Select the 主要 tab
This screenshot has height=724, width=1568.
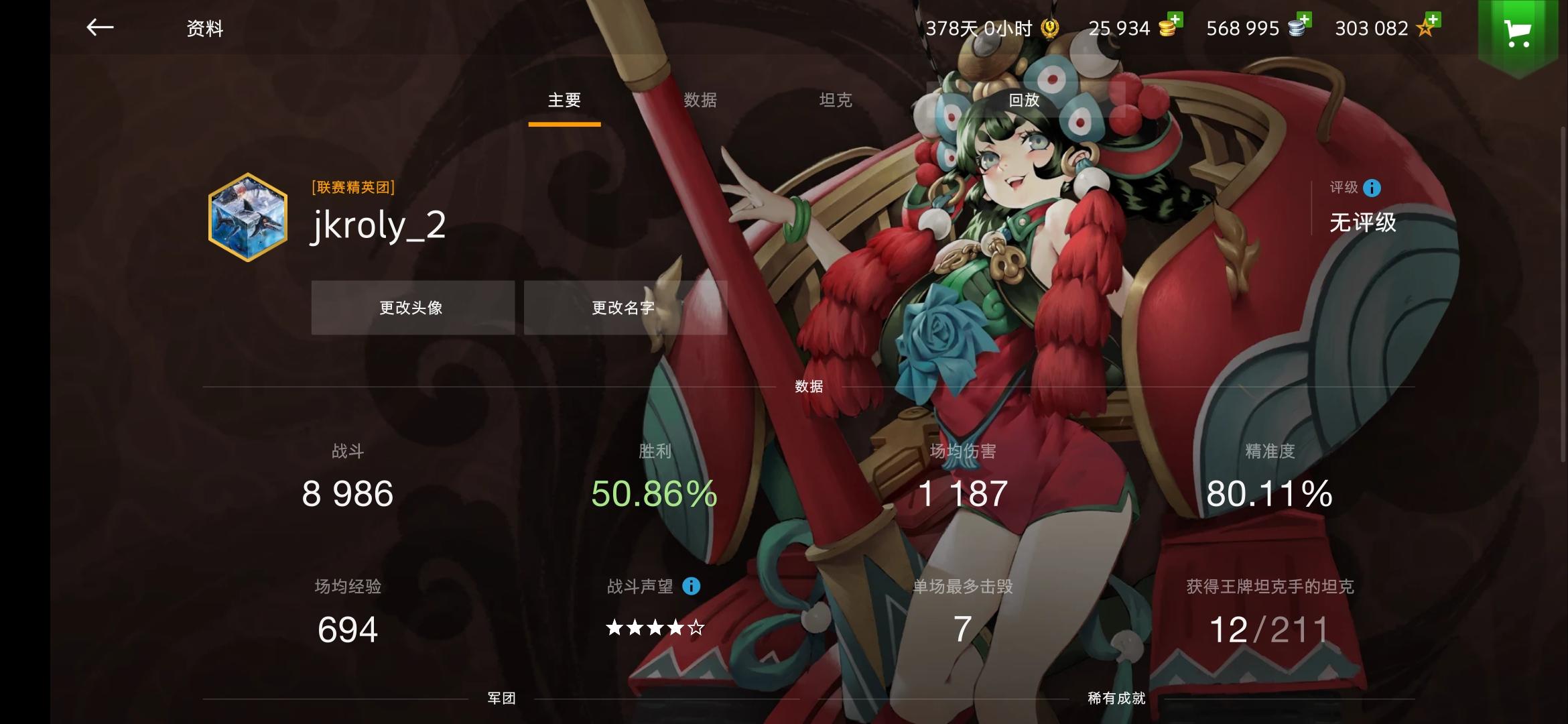(564, 101)
